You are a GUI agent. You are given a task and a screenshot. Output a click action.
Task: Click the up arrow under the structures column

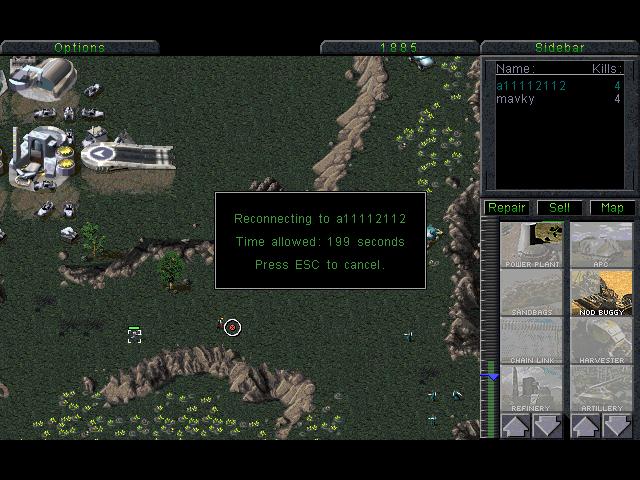[x=515, y=427]
